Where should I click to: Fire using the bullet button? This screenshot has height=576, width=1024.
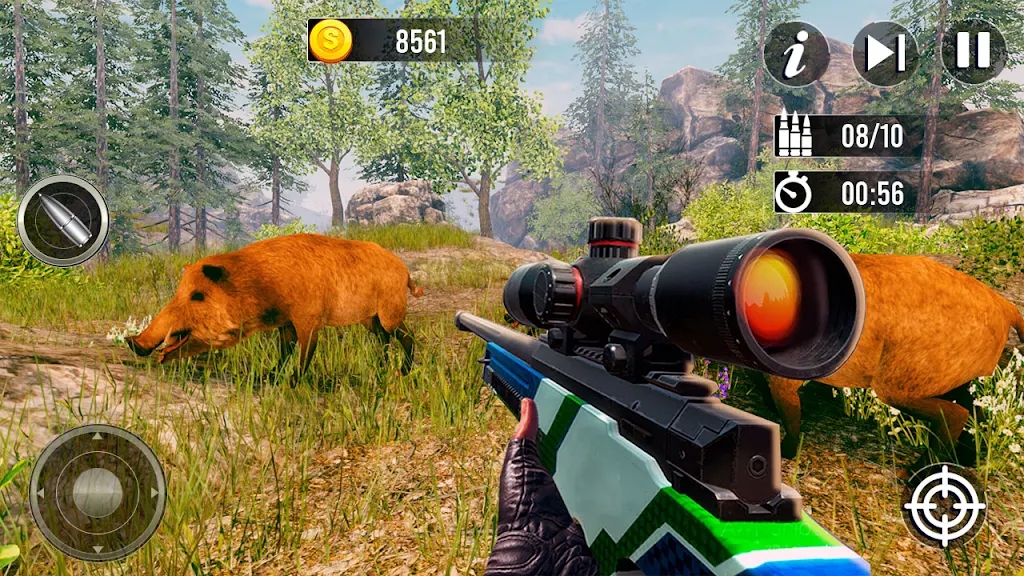click(63, 220)
